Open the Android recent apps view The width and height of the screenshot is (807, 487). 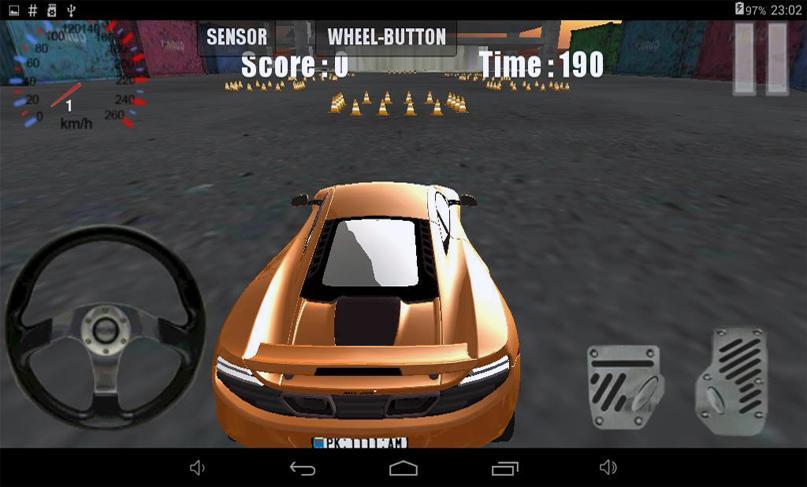click(x=505, y=467)
